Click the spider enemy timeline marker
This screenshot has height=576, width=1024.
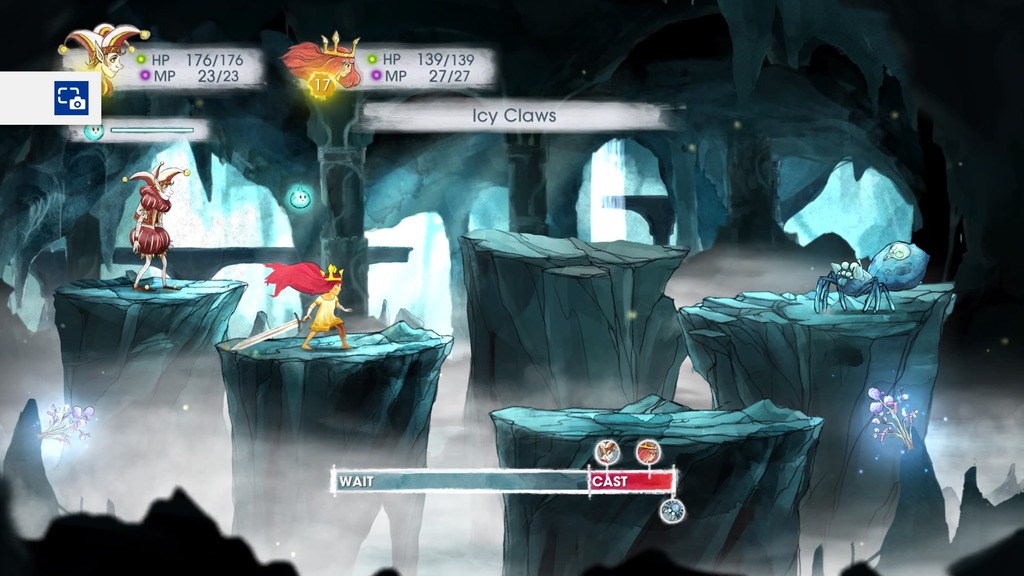coord(672,511)
